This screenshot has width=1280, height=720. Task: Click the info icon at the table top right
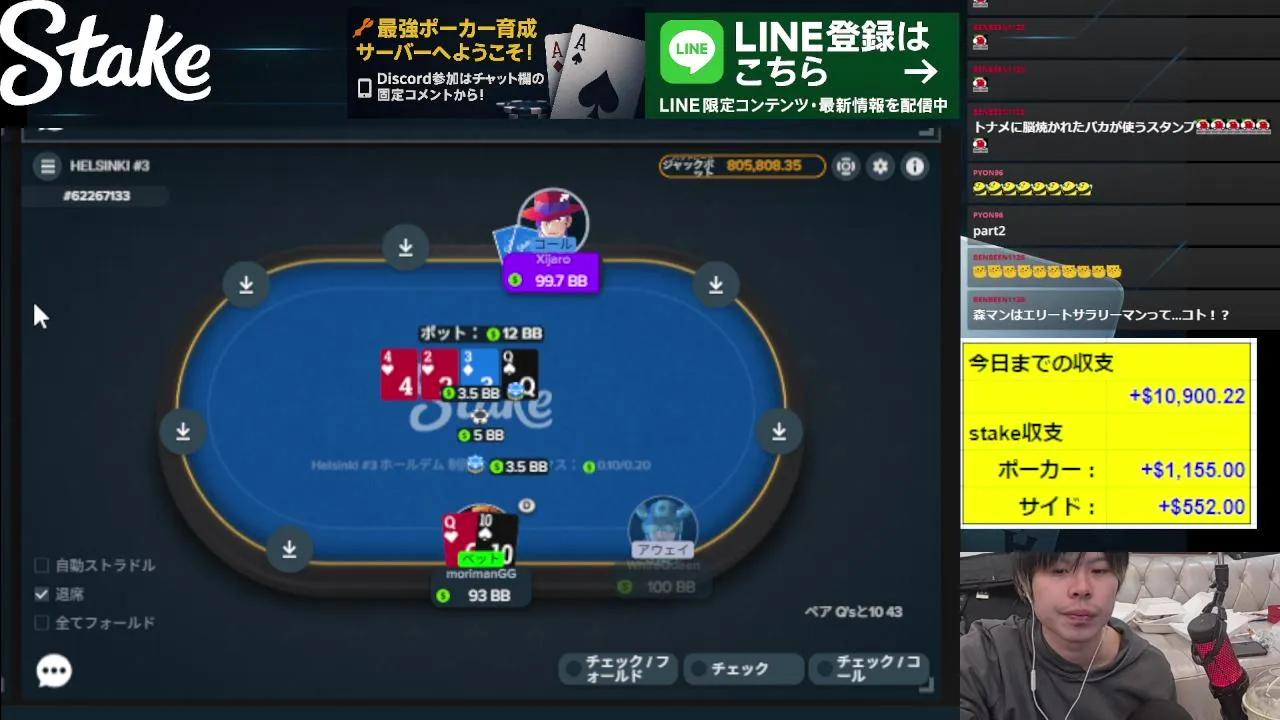point(913,167)
